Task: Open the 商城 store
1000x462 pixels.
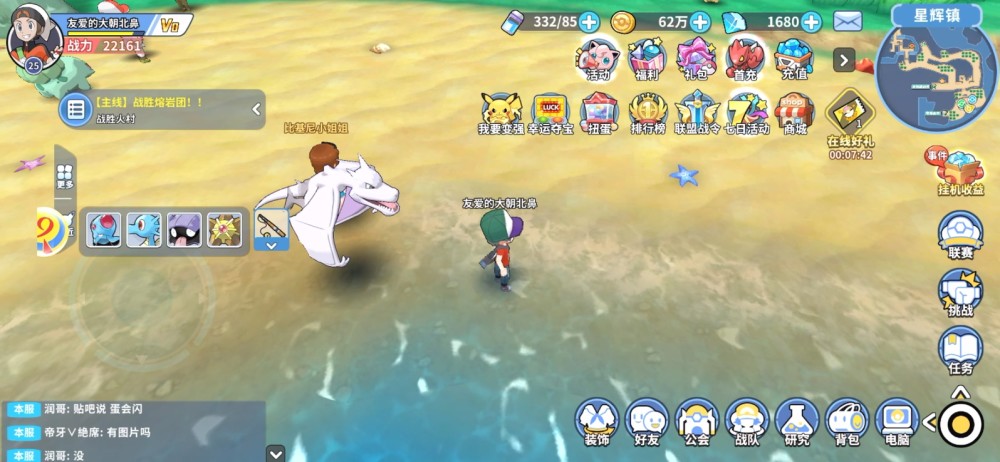Action: (x=795, y=111)
